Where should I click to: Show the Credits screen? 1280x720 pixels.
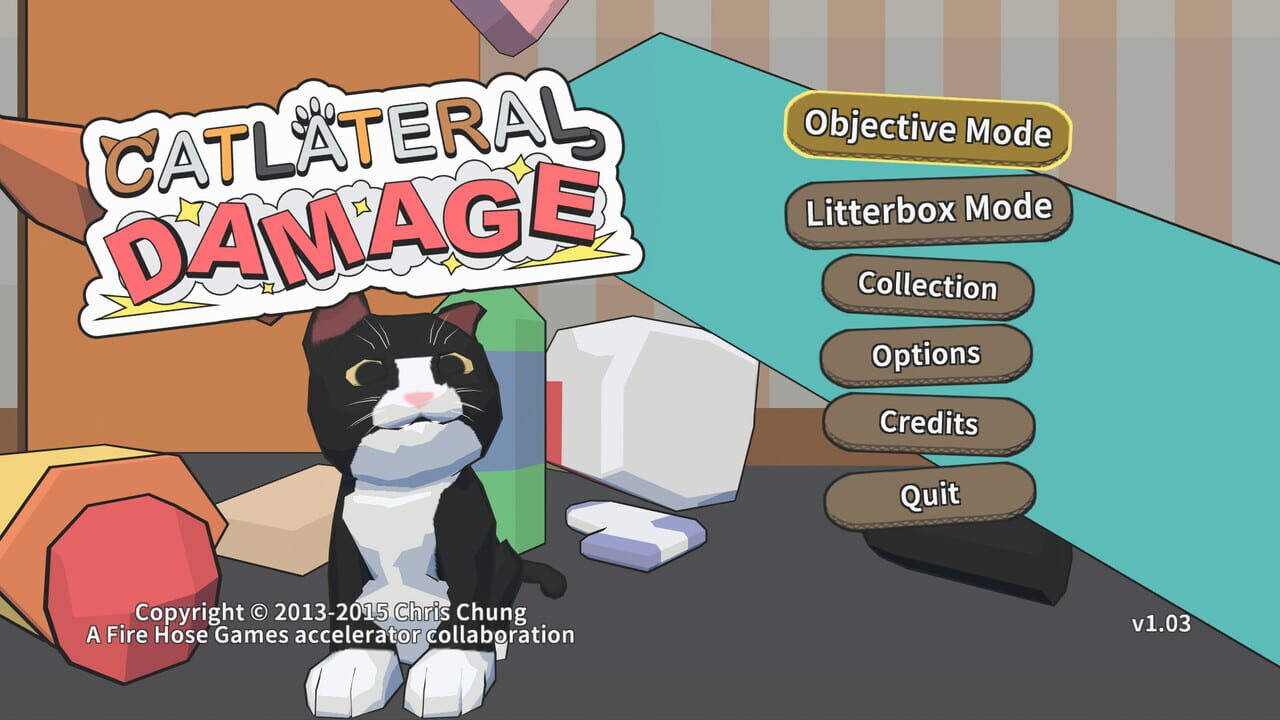(x=926, y=424)
